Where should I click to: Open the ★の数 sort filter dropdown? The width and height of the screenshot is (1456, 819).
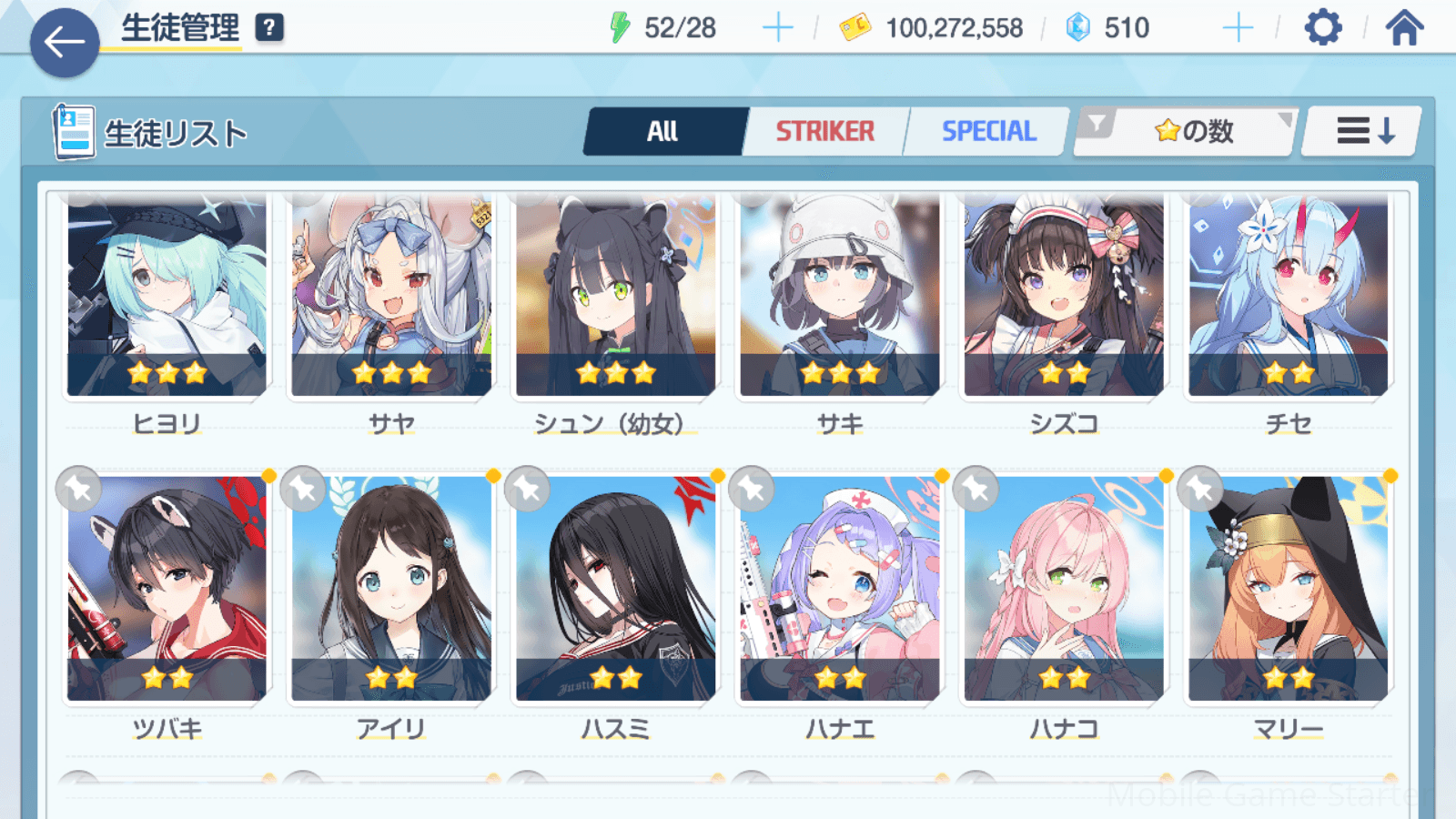1187,132
